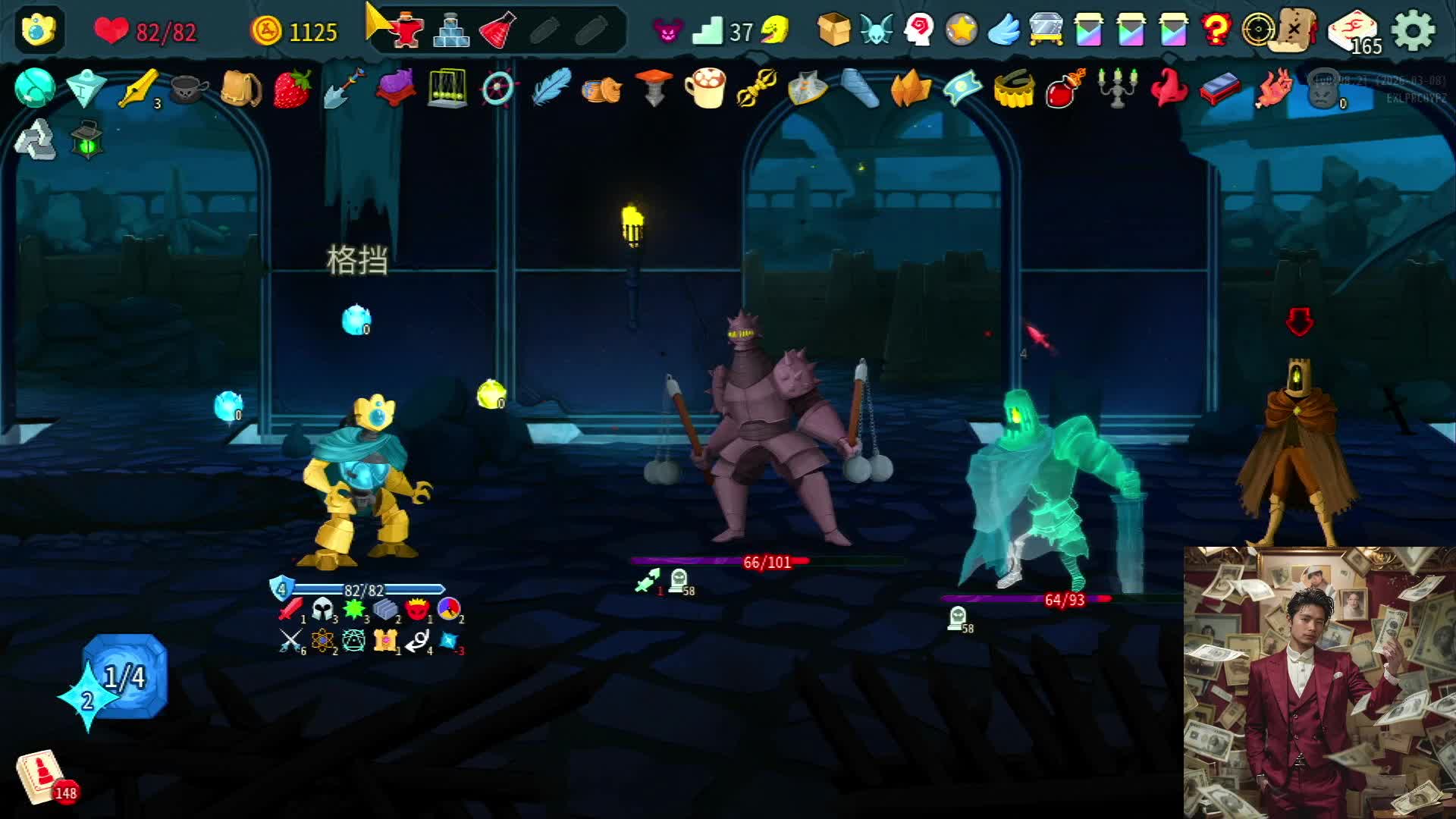The width and height of the screenshot is (1456, 819).
Task: Inspect the cardboard box icon
Action: [833, 30]
